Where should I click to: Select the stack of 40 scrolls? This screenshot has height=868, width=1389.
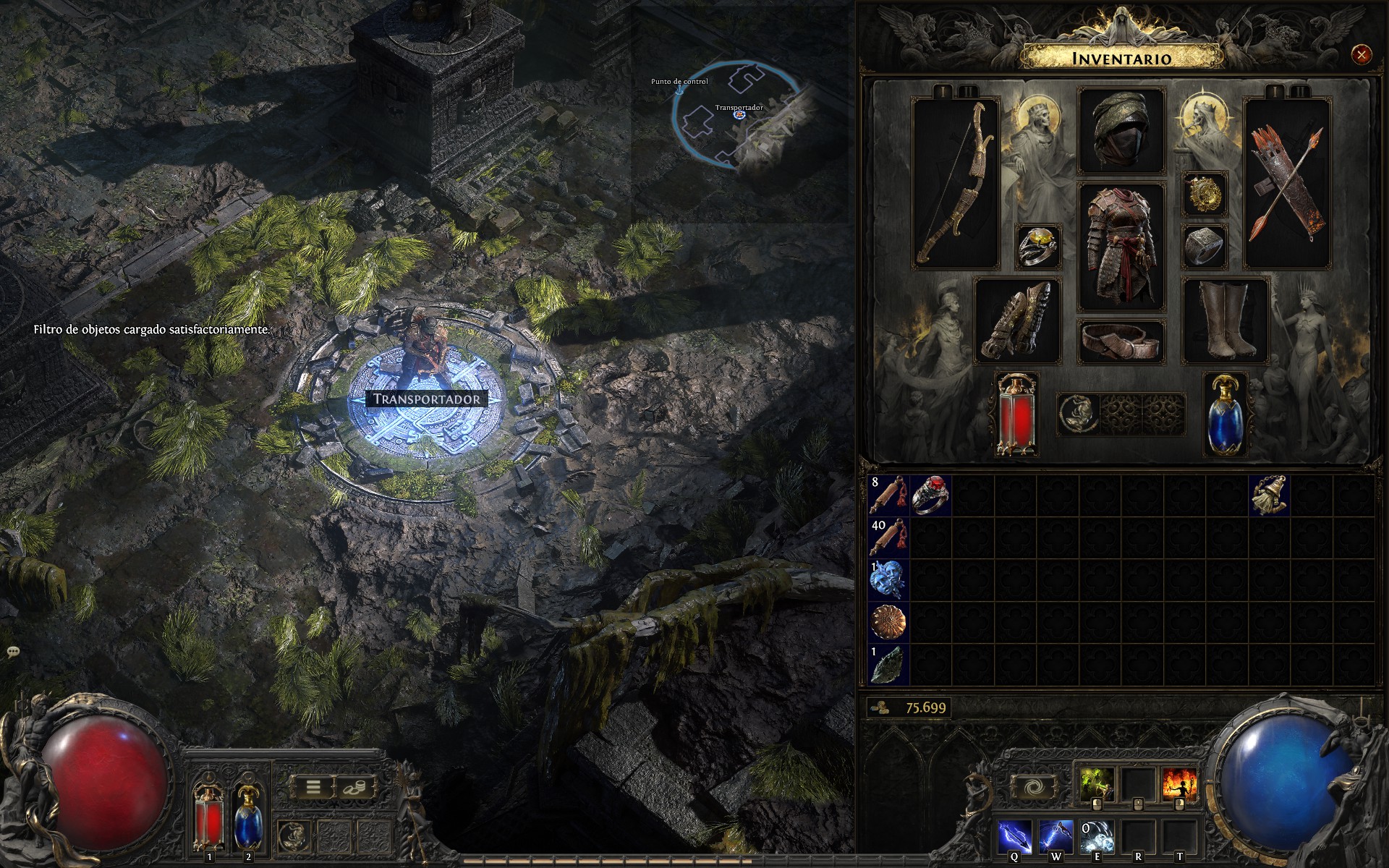tap(889, 537)
